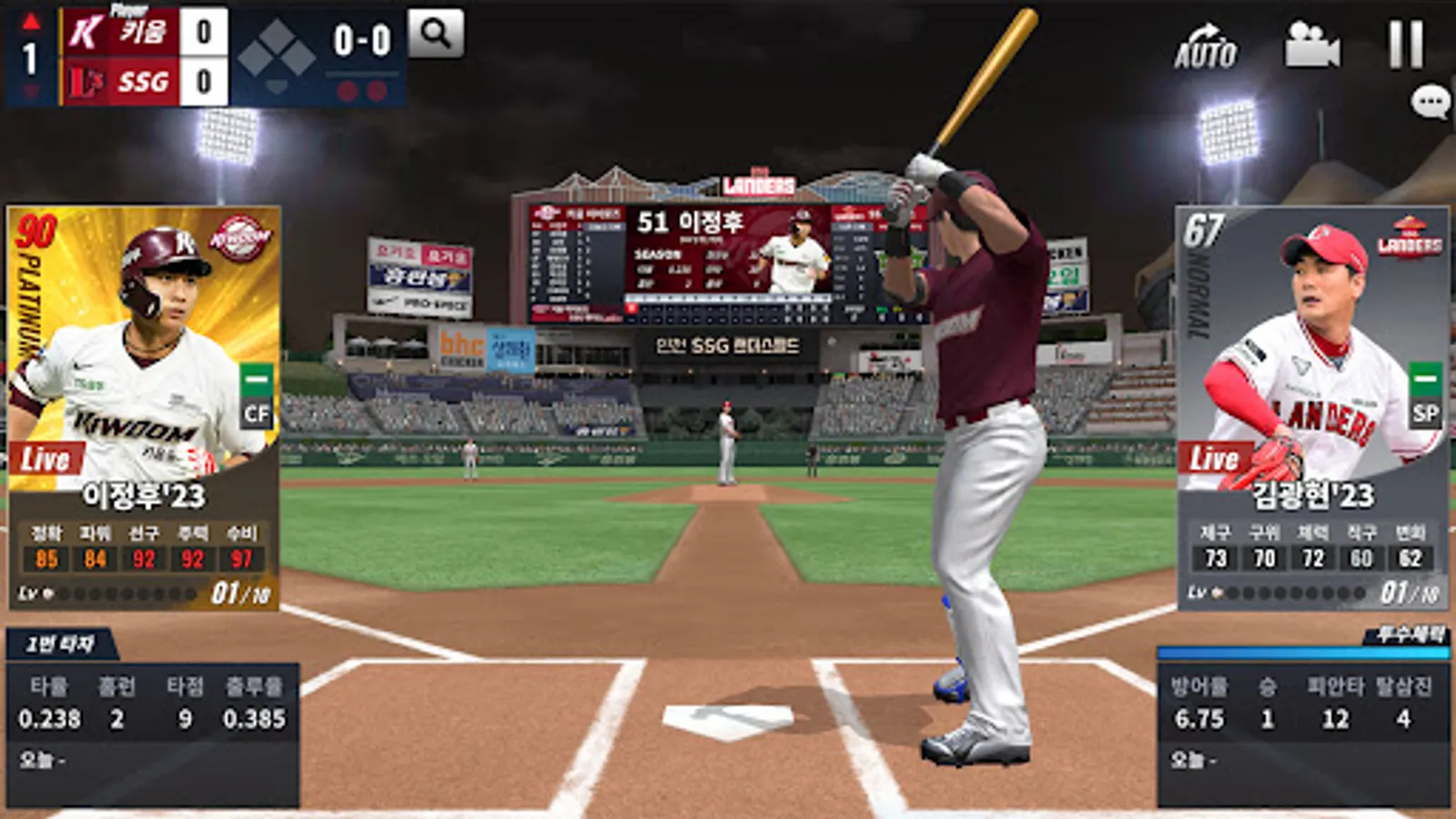Select the 김광현'23 pitcher card
The width and height of the screenshot is (1456, 819).
point(1312,406)
